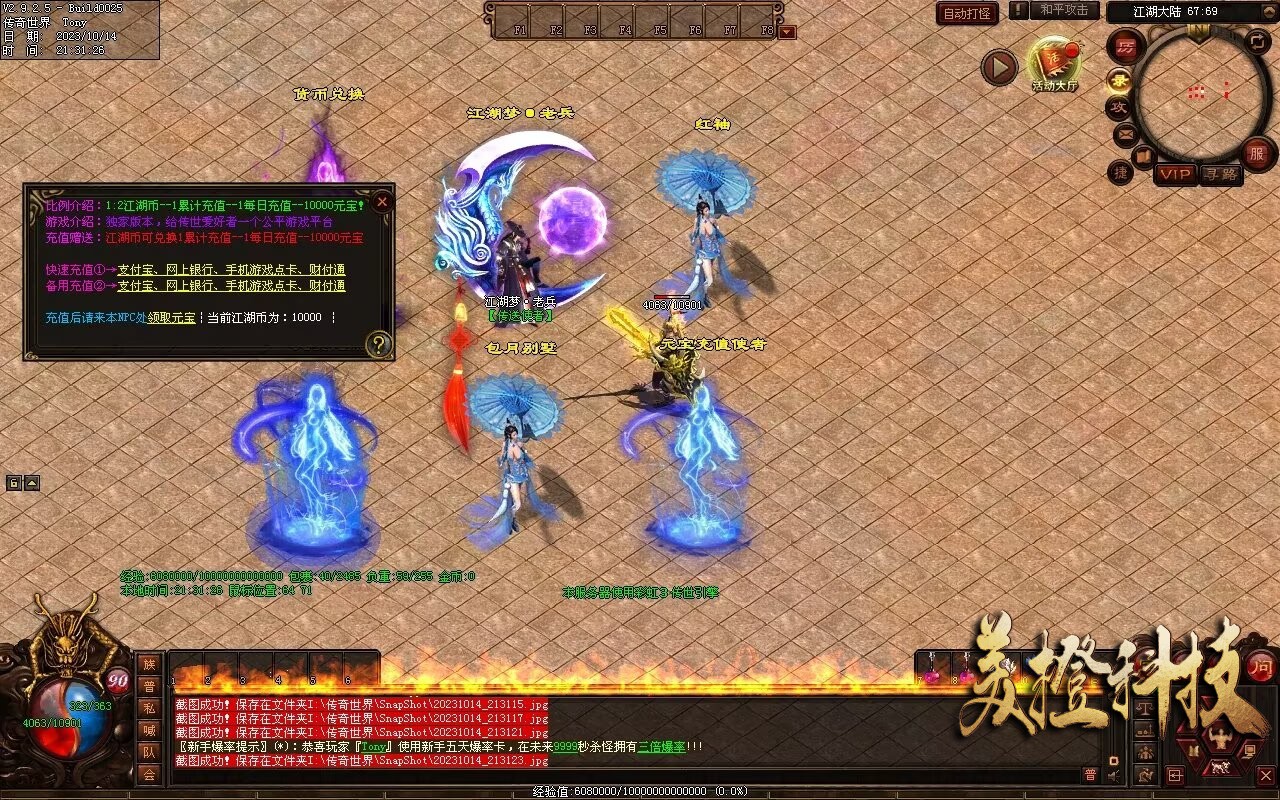Switch chat to 私 private channel
This screenshot has height=800, width=1280.
click(149, 708)
